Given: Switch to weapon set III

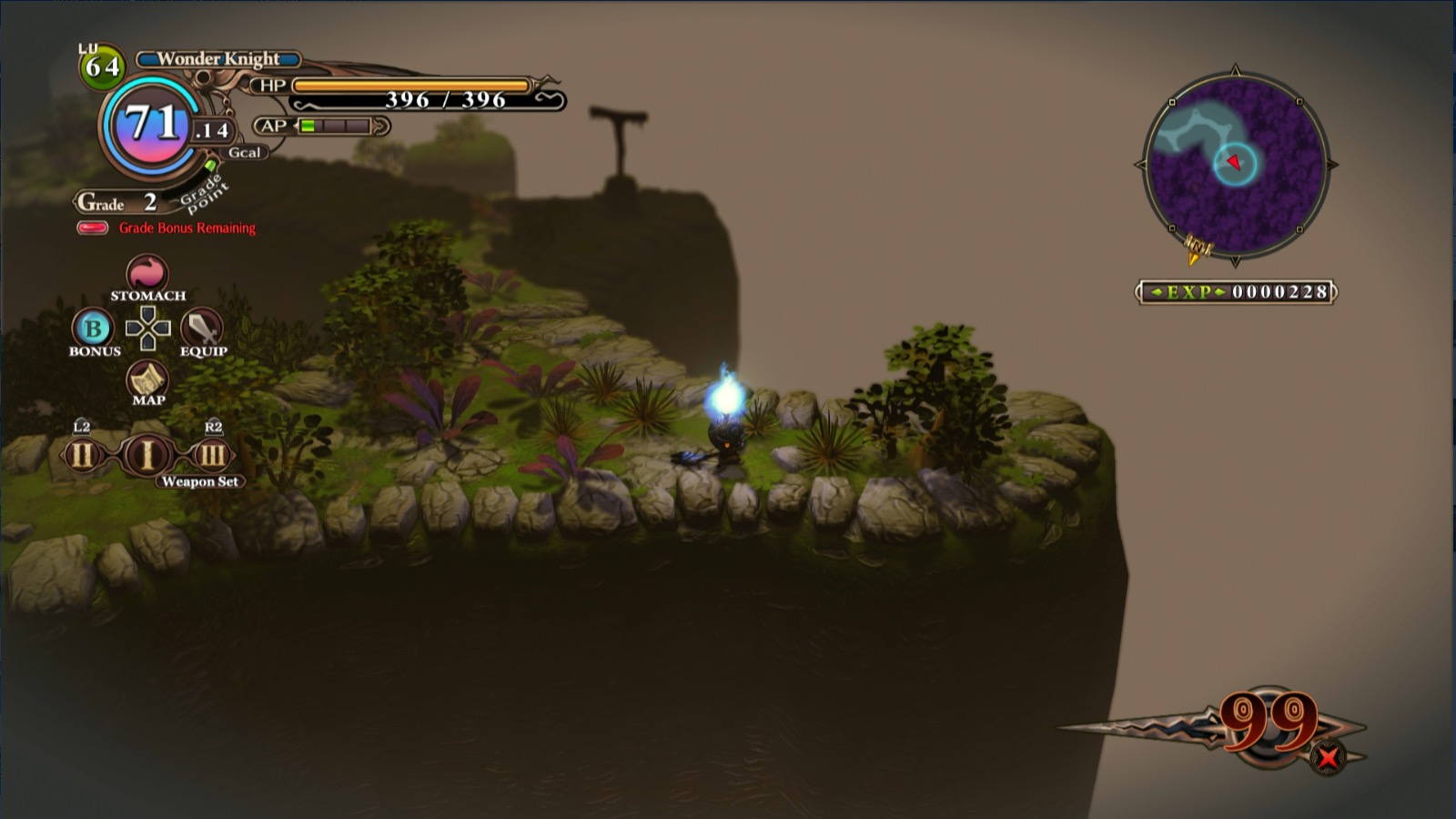Looking at the screenshot, I should (x=212, y=454).
